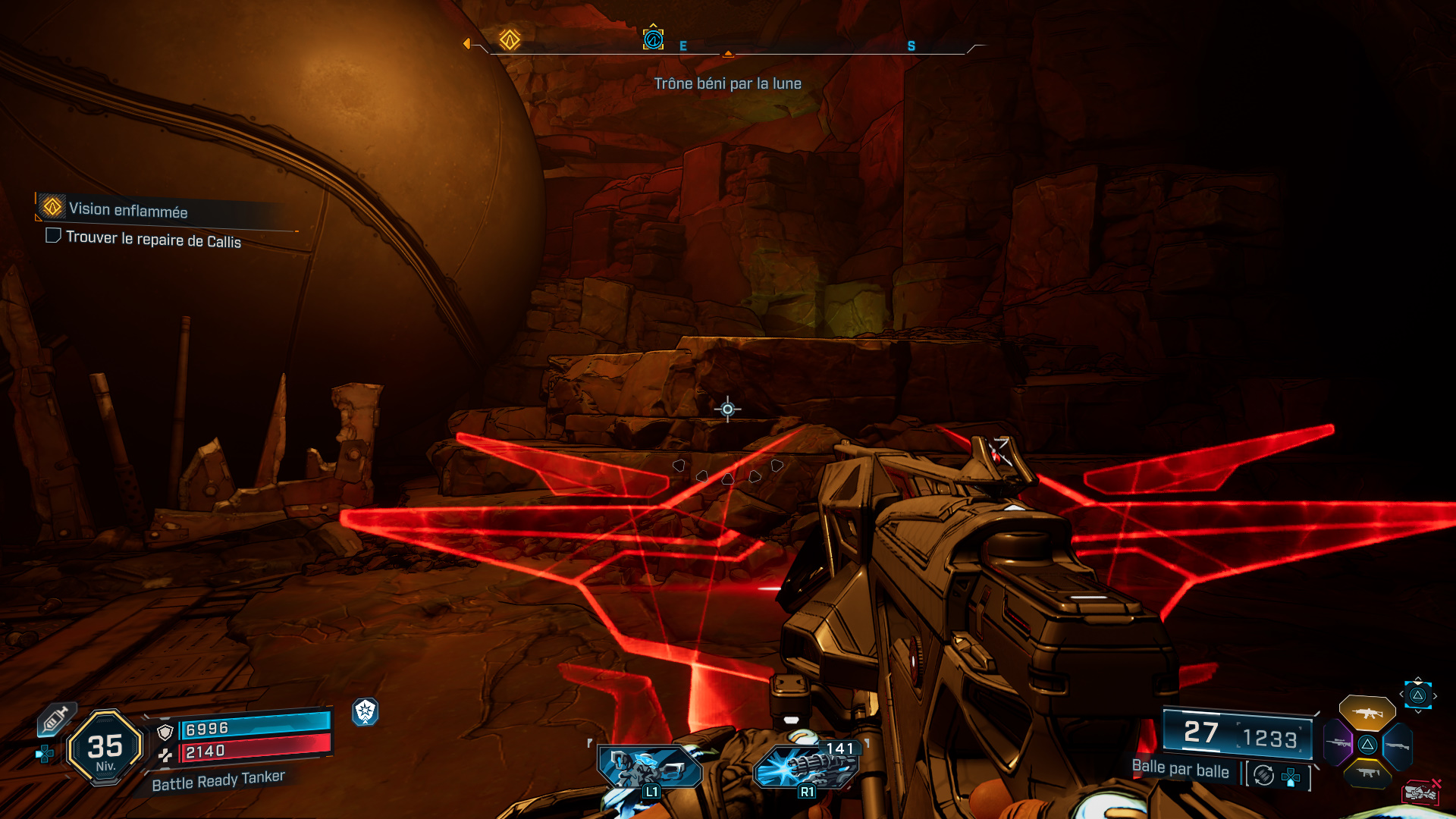Toggle the Balle par balle fire mode icon

pyautogui.click(x=1263, y=775)
